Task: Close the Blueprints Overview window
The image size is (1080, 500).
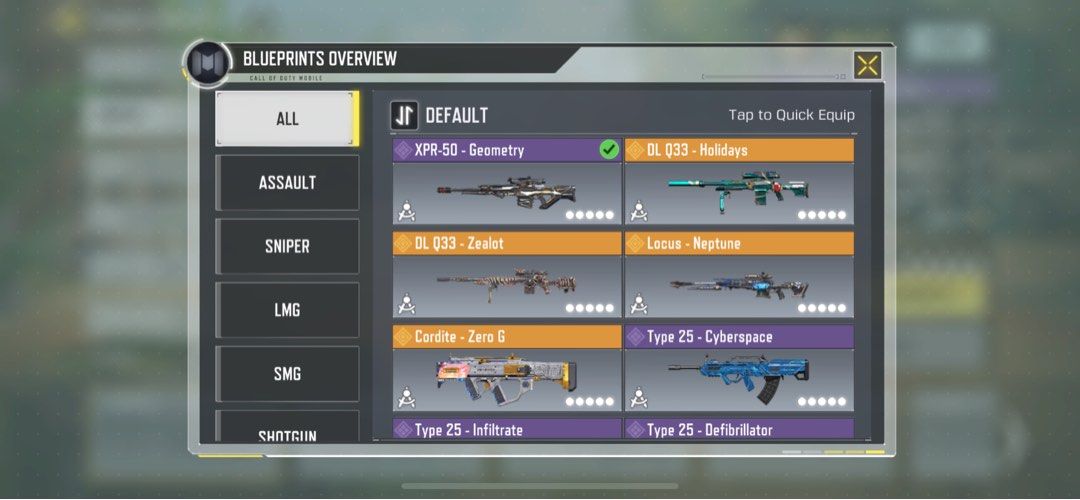Action: coord(867,65)
